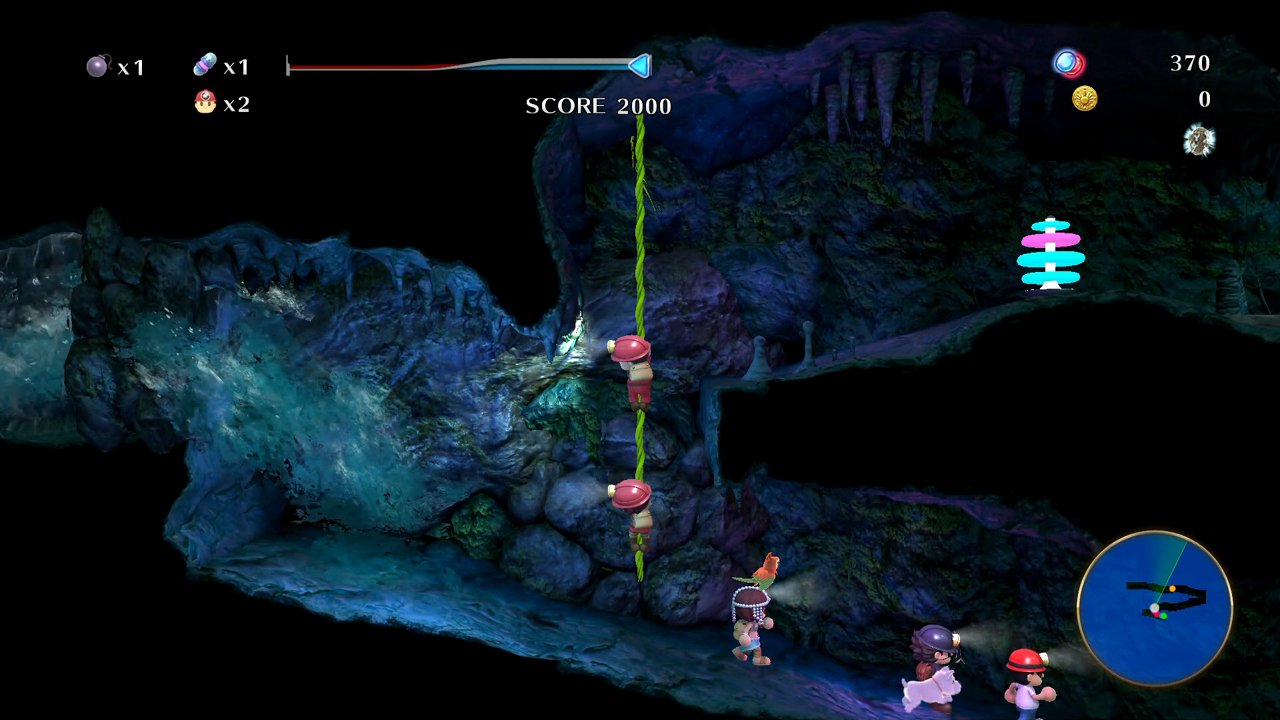Select the bomb inventory icon
The width and height of the screenshot is (1280, 720).
[x=95, y=65]
